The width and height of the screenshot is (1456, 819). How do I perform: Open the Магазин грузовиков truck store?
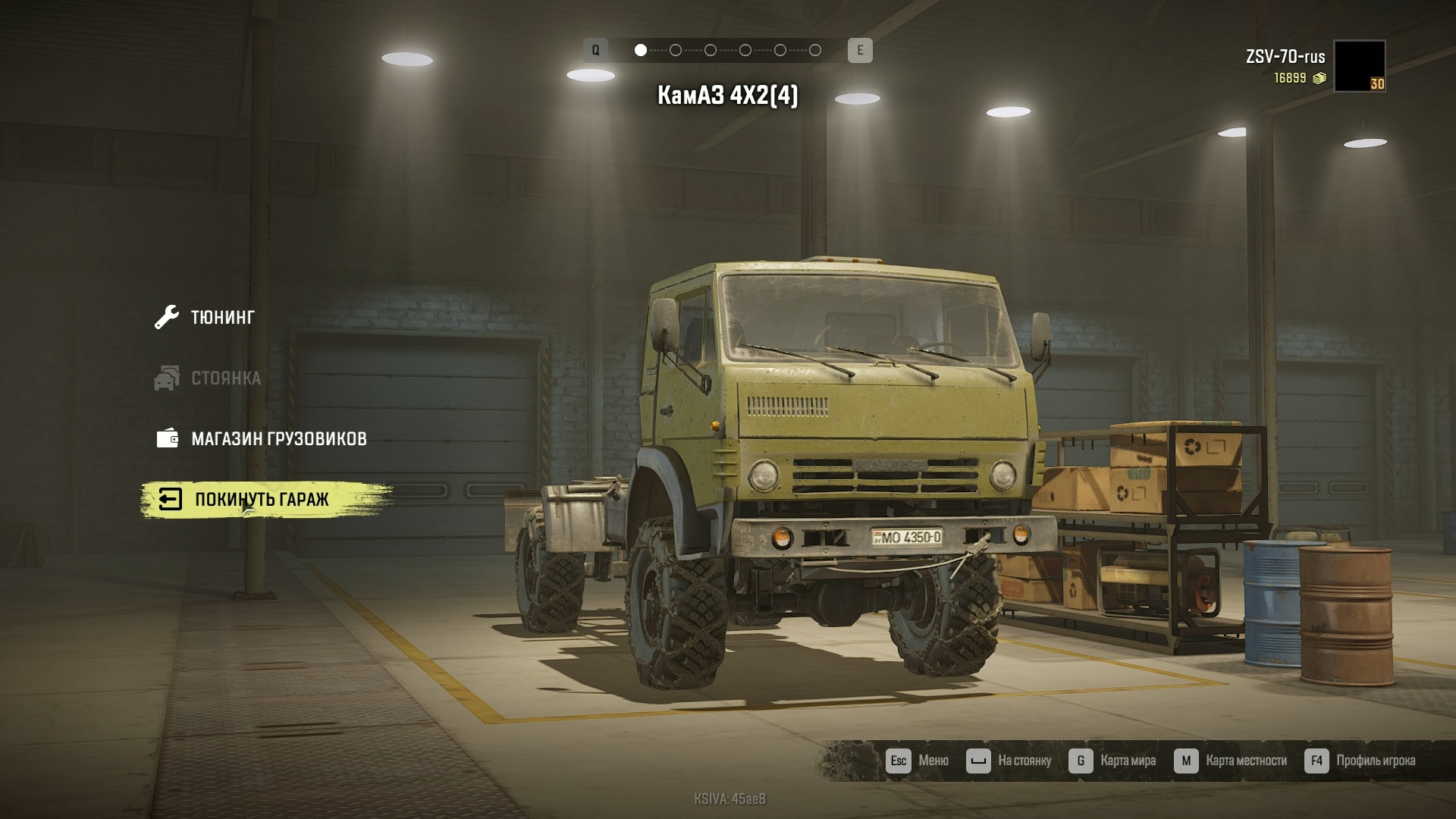pos(278,438)
